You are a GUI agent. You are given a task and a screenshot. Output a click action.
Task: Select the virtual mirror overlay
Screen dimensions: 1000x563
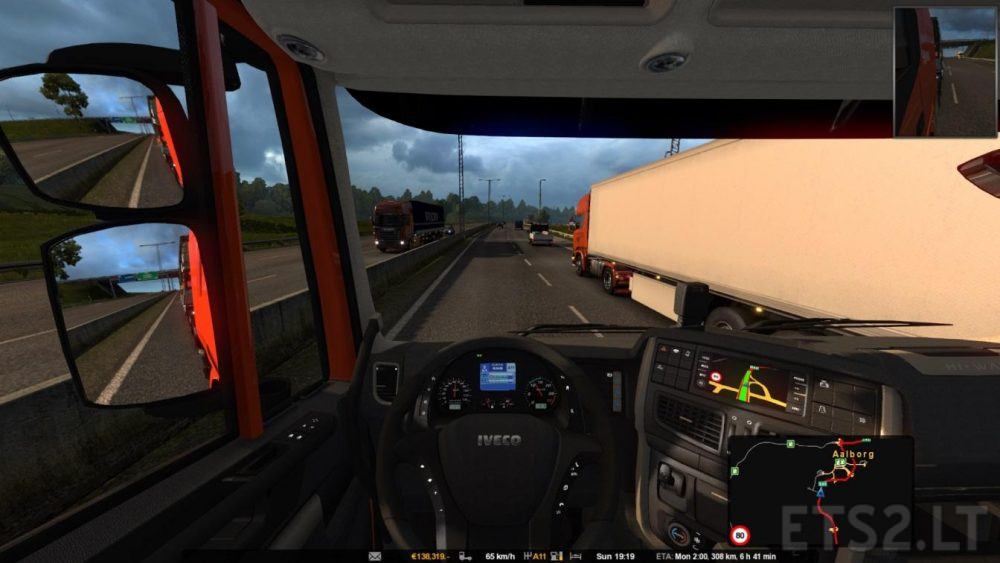[945, 72]
